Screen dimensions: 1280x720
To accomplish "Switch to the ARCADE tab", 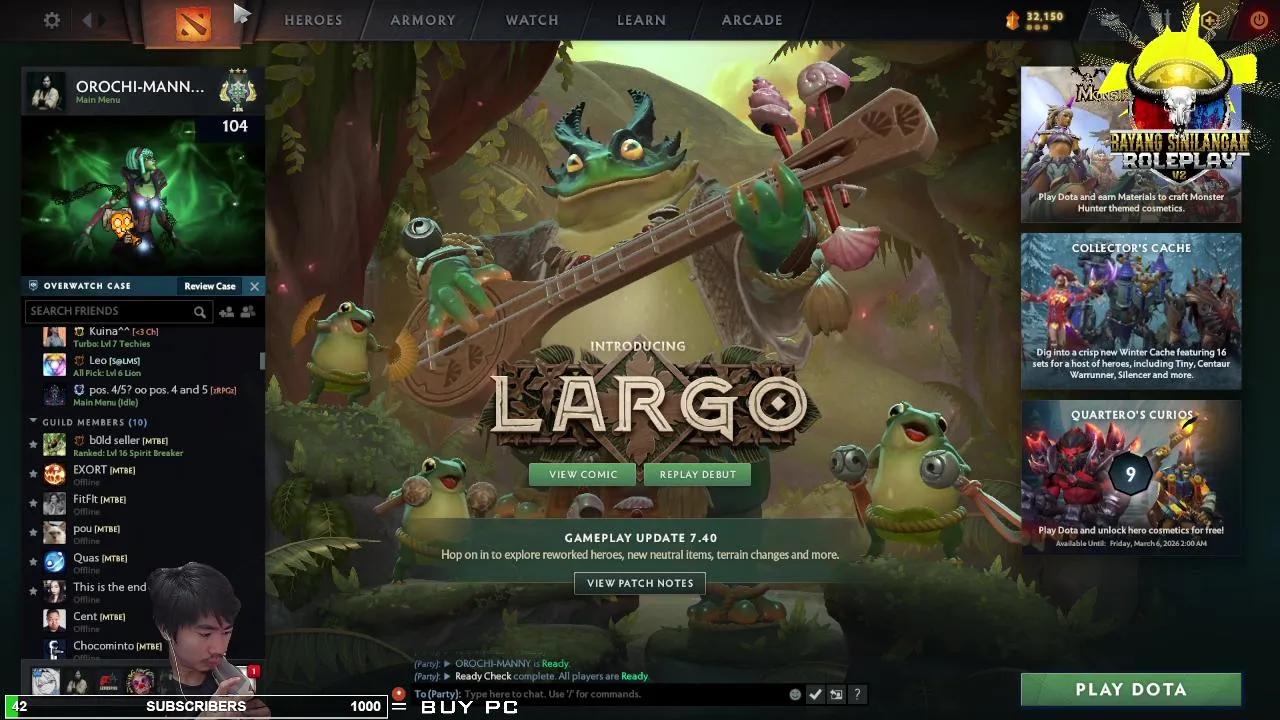I will pos(751,20).
